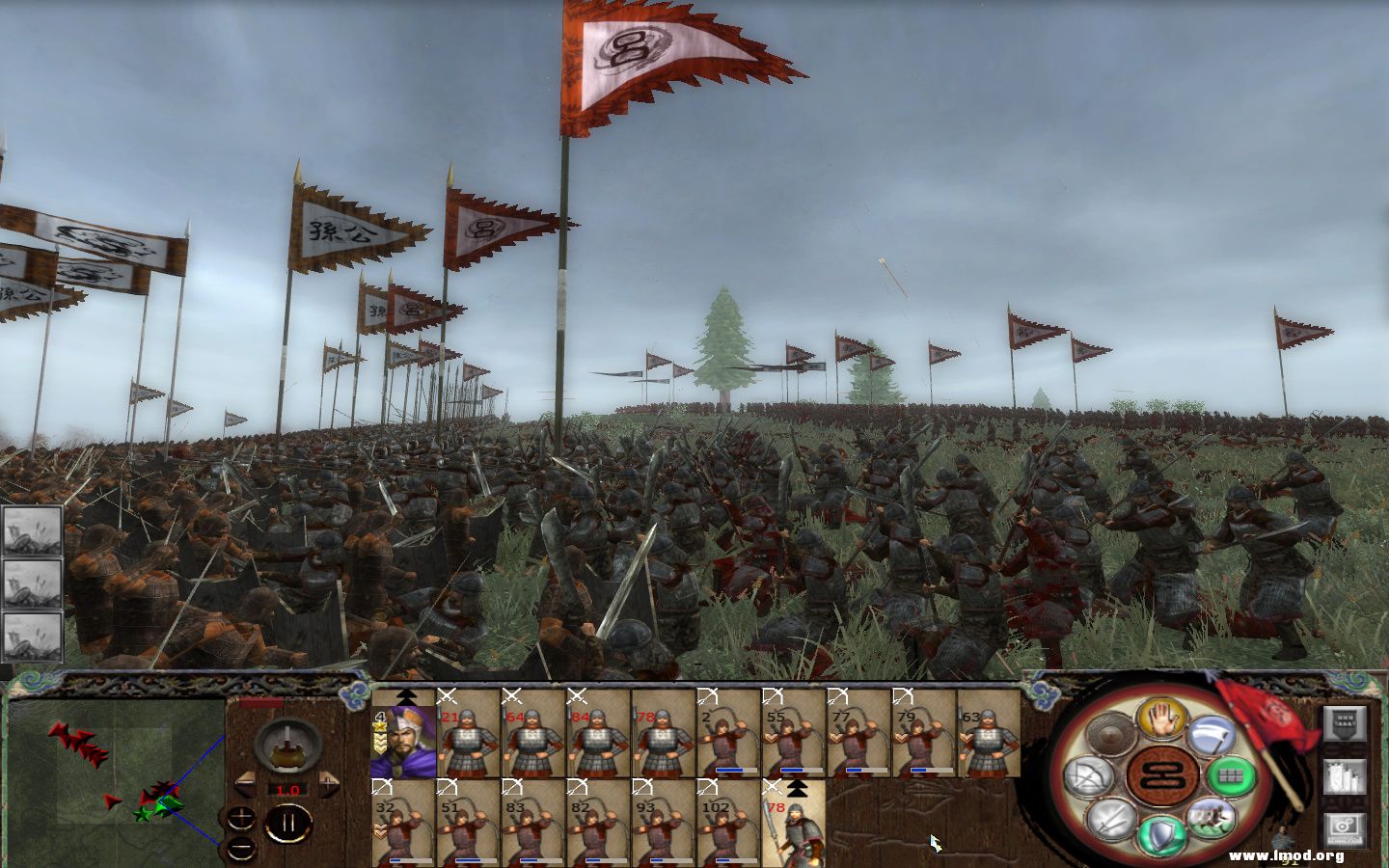This screenshot has height=868, width=1389.
Task: Select the Halt hand icon on command wheel
Action: click(1160, 720)
